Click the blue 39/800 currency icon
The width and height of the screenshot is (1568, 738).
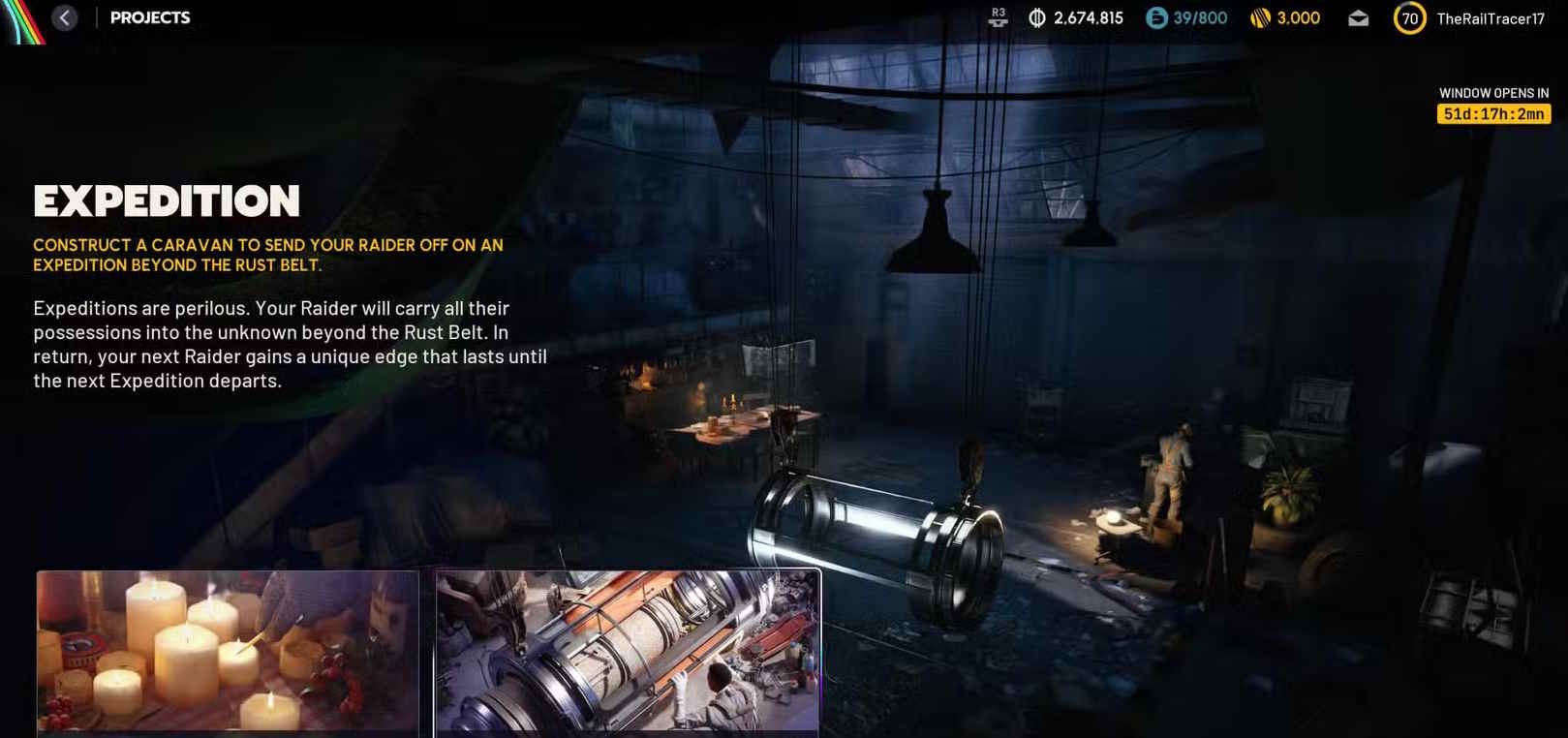pos(1156,18)
